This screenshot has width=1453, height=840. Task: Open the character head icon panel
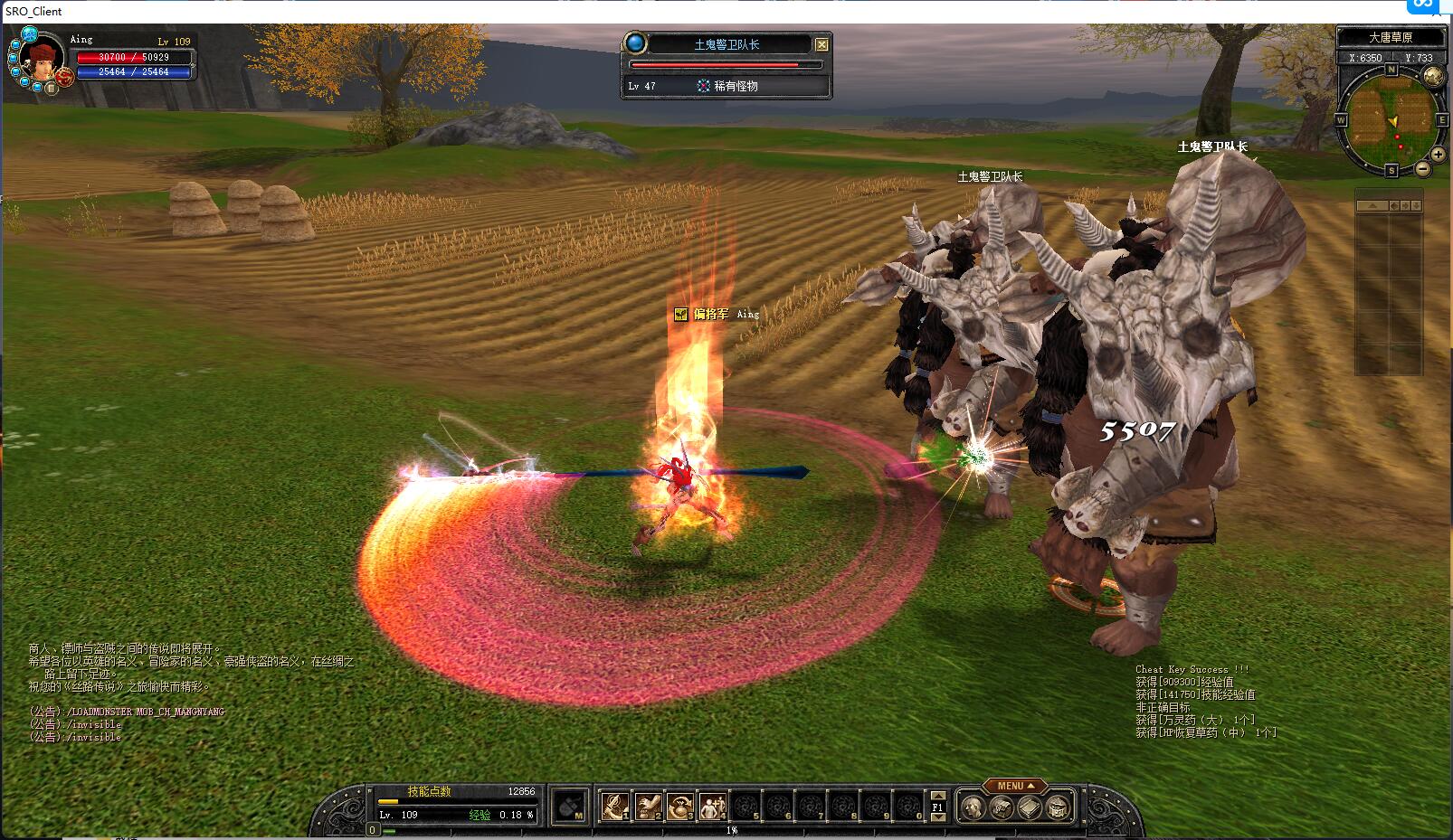point(973,807)
